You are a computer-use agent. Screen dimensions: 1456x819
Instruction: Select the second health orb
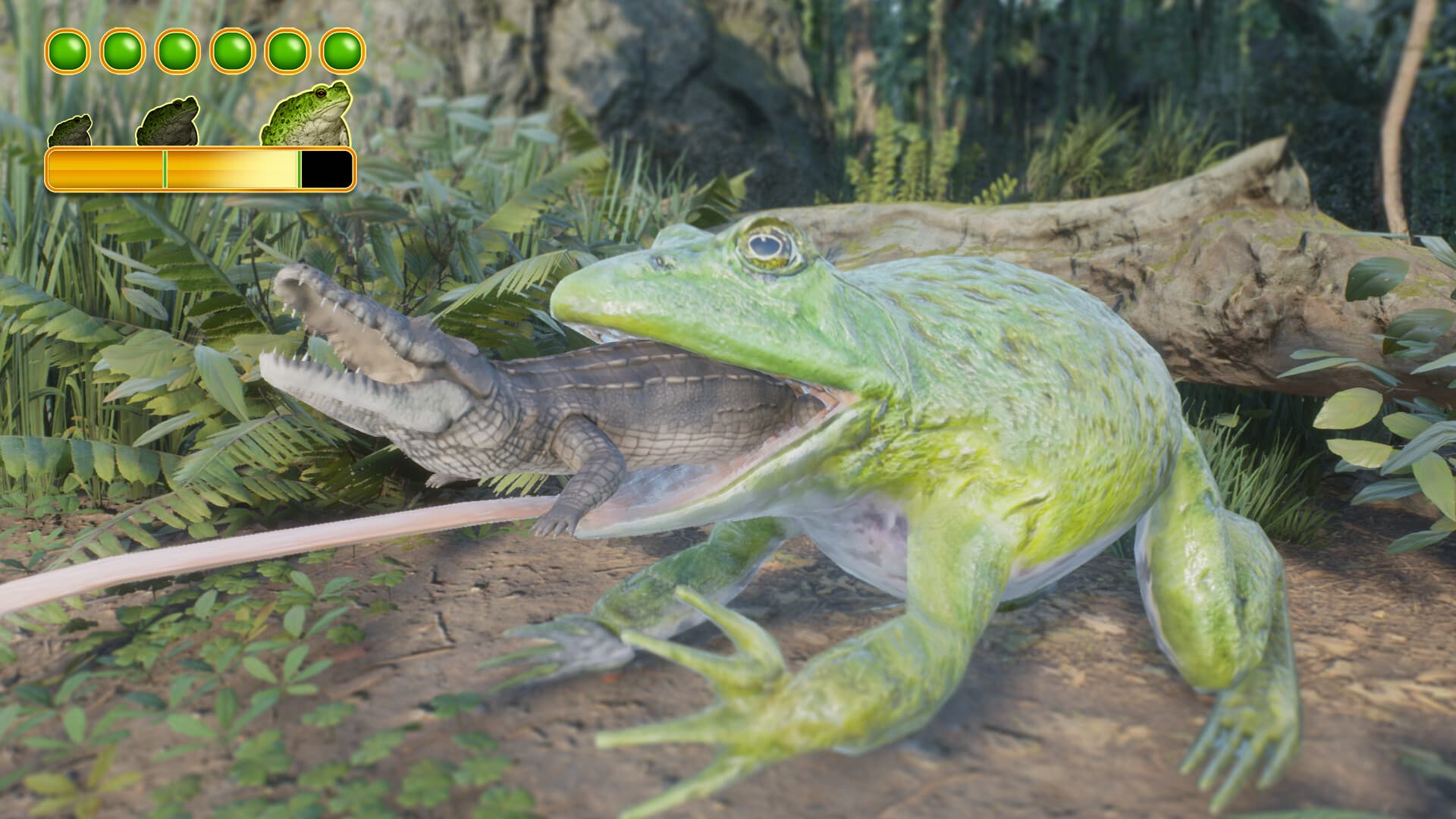pos(121,52)
